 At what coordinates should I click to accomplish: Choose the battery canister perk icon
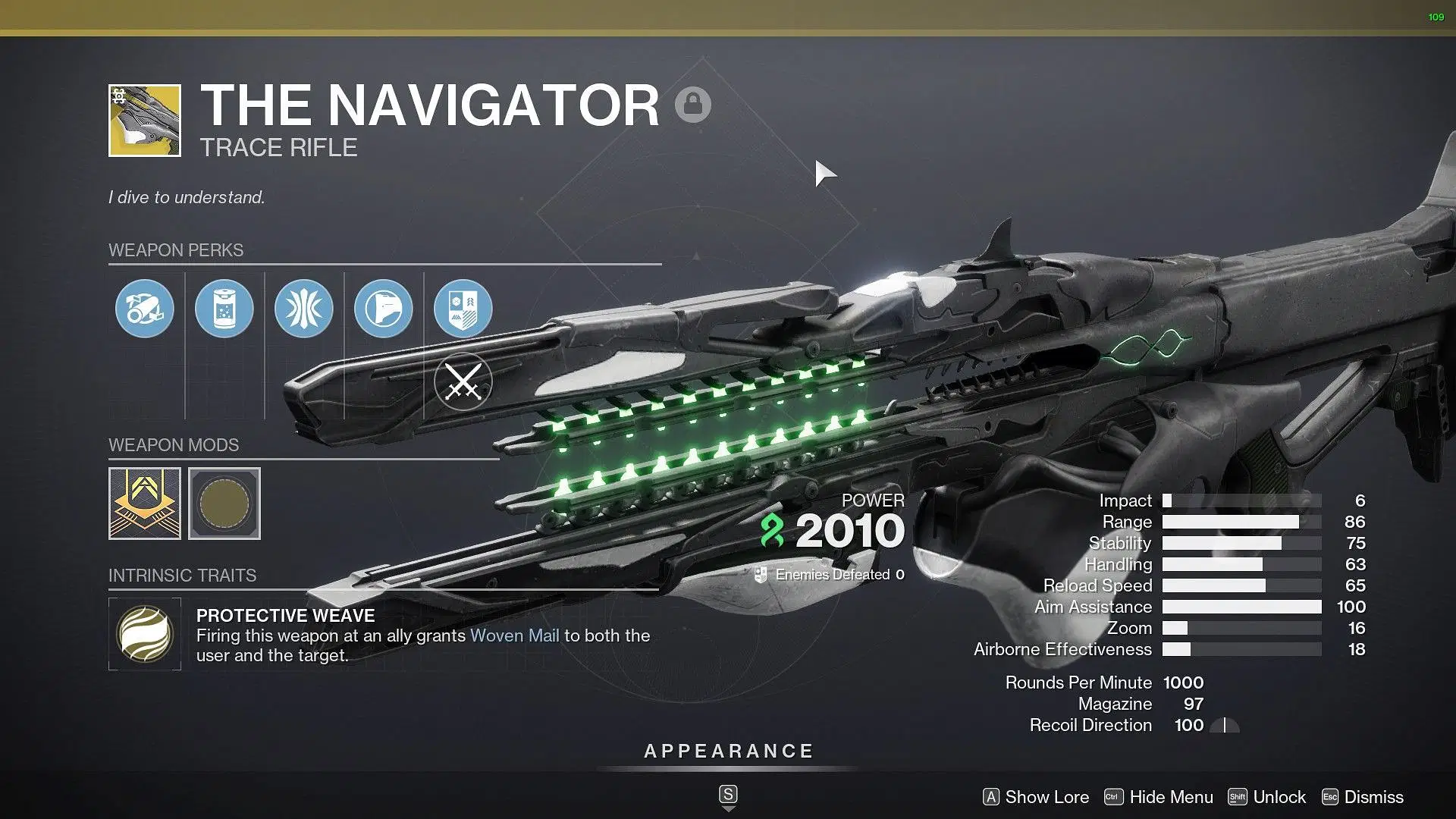coord(224,309)
